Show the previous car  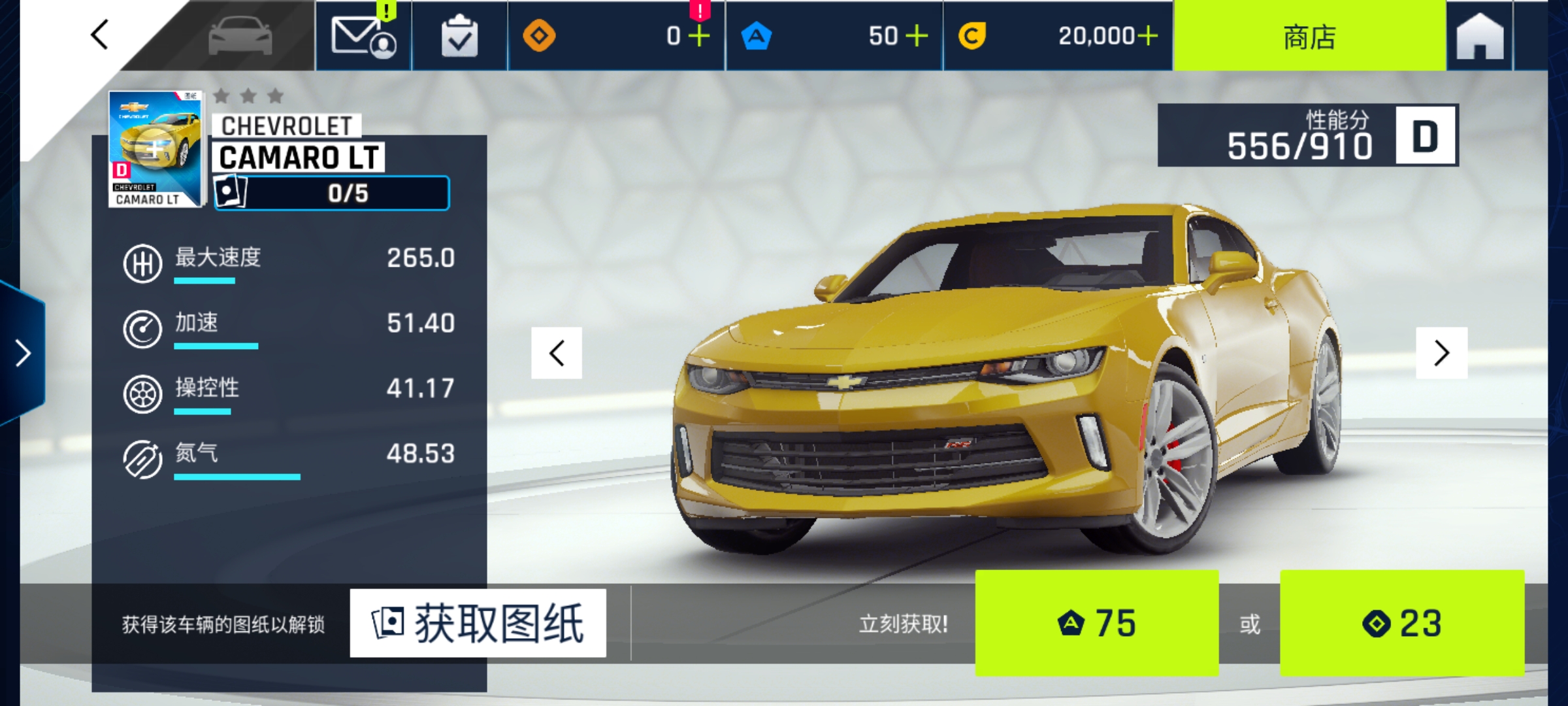557,353
